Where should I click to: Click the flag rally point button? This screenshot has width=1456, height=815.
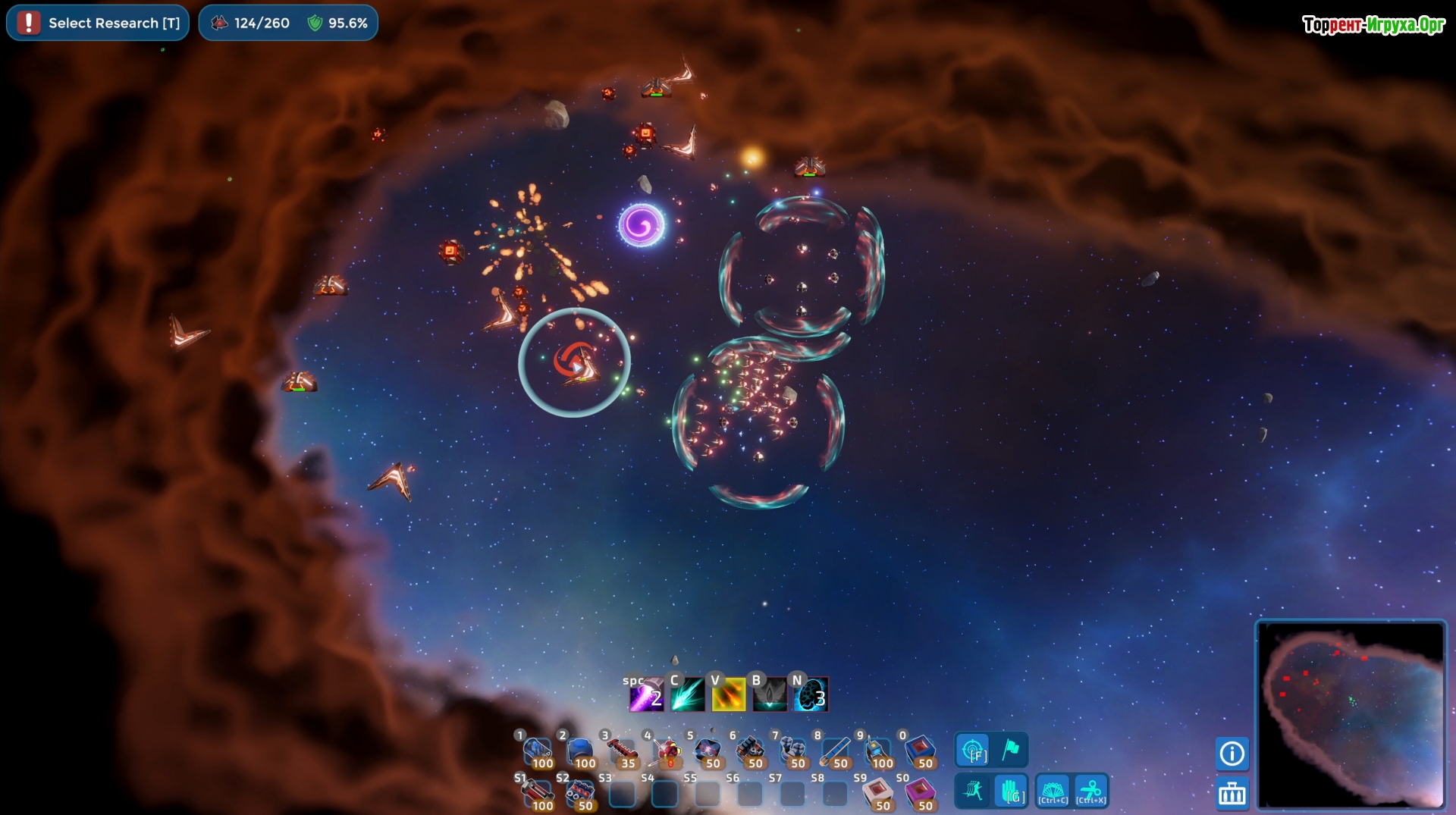[1011, 751]
